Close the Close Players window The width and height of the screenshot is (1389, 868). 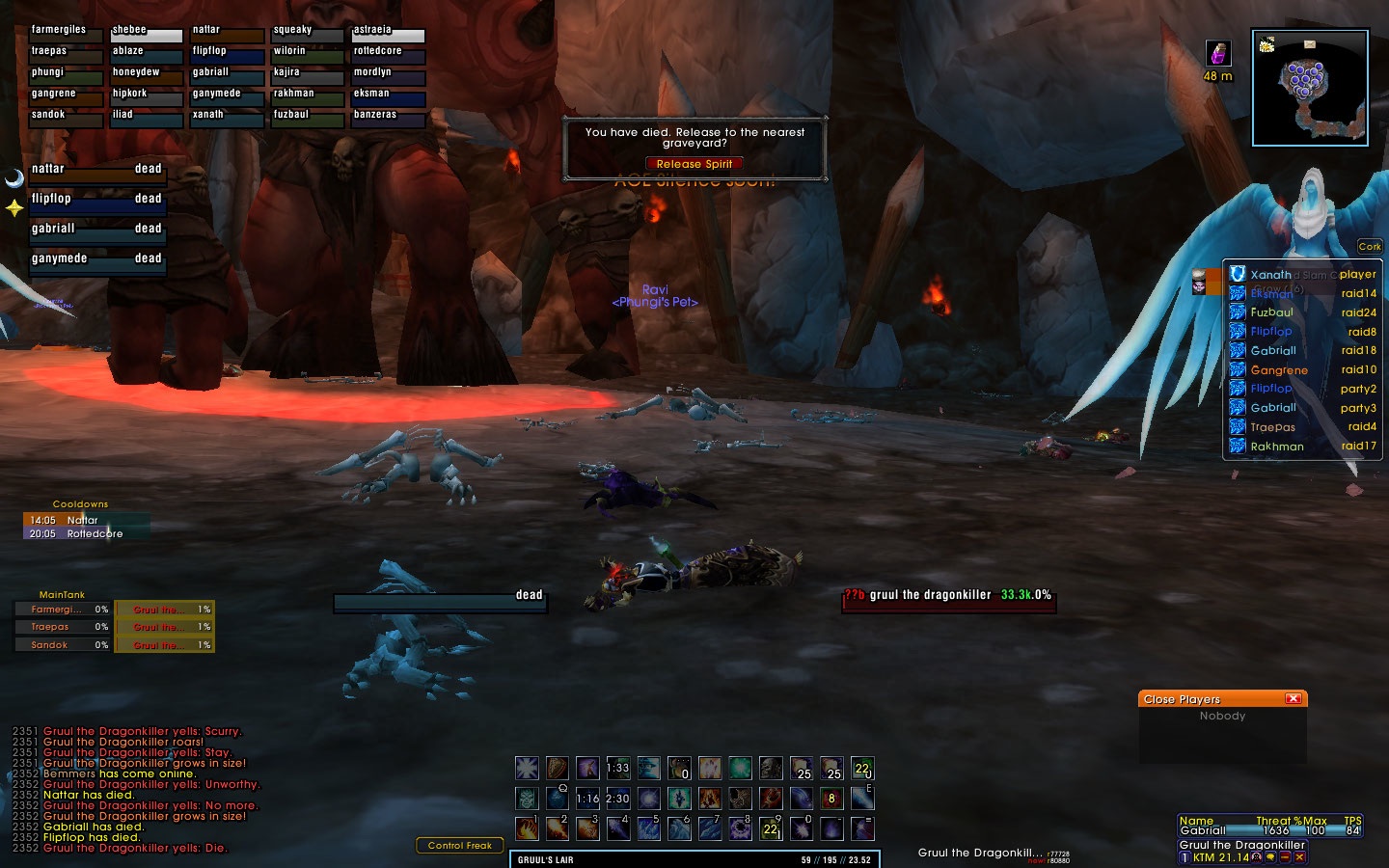pyautogui.click(x=1294, y=698)
